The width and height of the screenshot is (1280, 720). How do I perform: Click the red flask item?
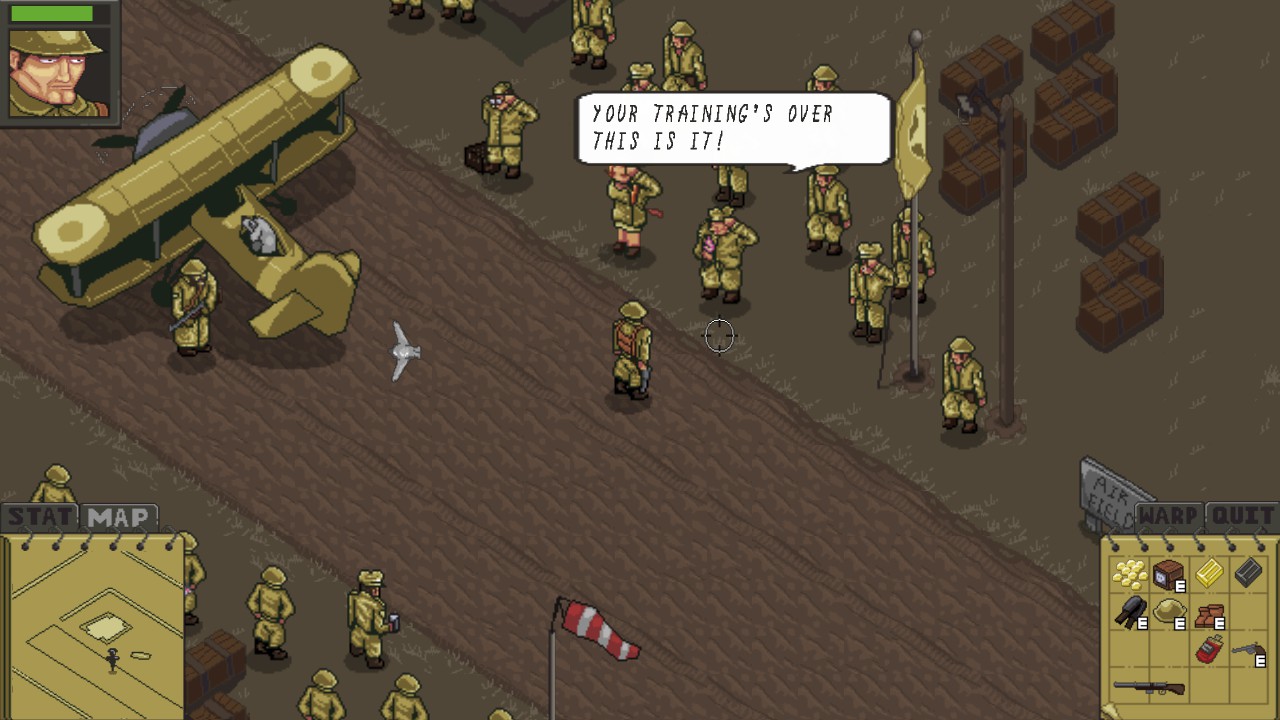click(x=1209, y=649)
